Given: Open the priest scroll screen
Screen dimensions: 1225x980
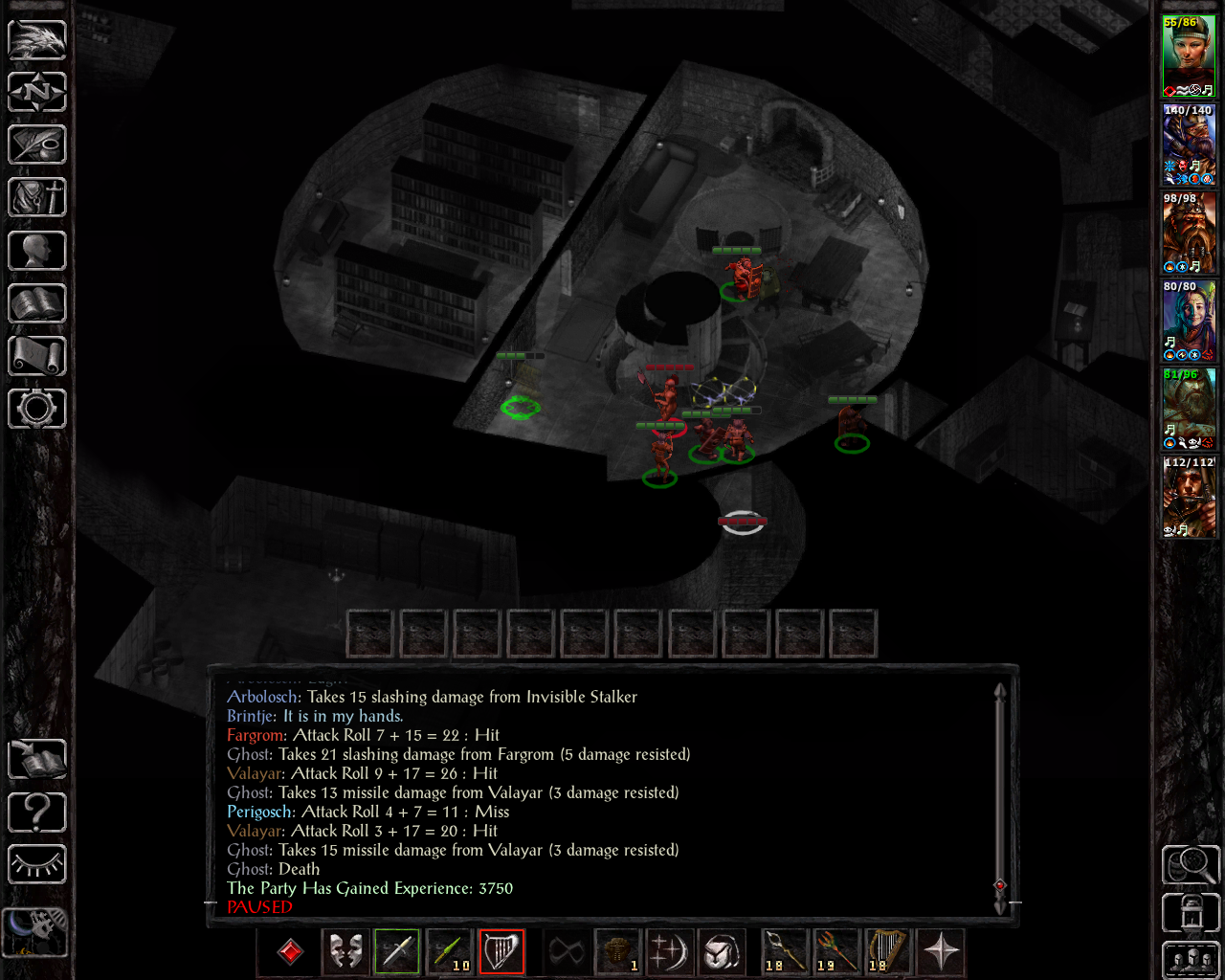Looking at the screenshot, I should [37, 357].
